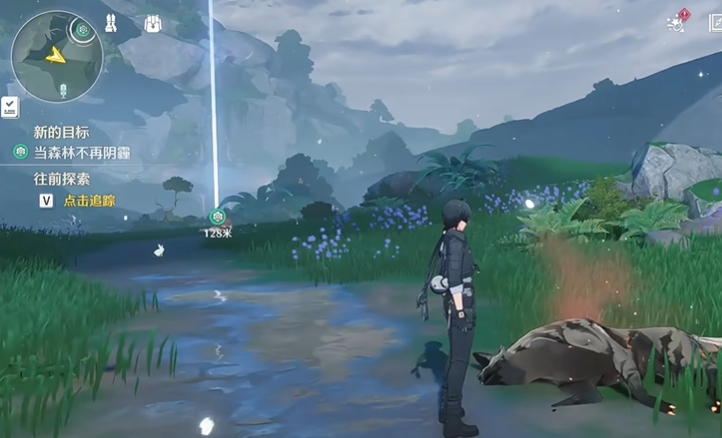Open the twin-tower icon beside the minimap
The height and width of the screenshot is (438, 722).
[110, 24]
